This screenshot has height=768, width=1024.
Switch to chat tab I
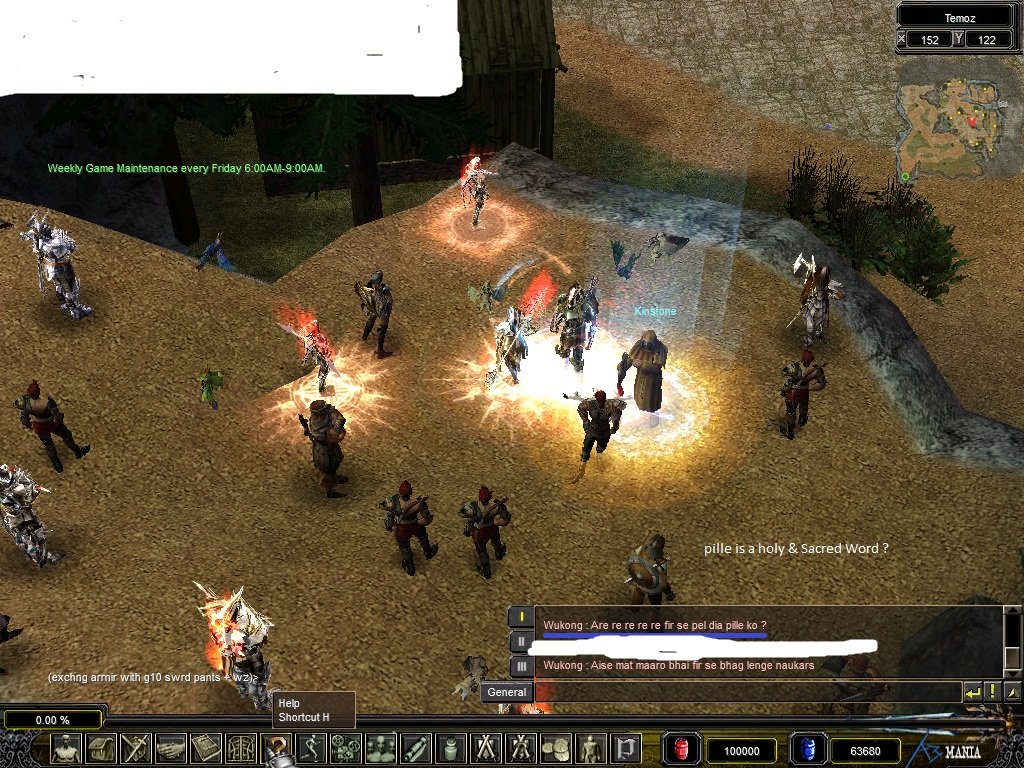tap(521, 617)
